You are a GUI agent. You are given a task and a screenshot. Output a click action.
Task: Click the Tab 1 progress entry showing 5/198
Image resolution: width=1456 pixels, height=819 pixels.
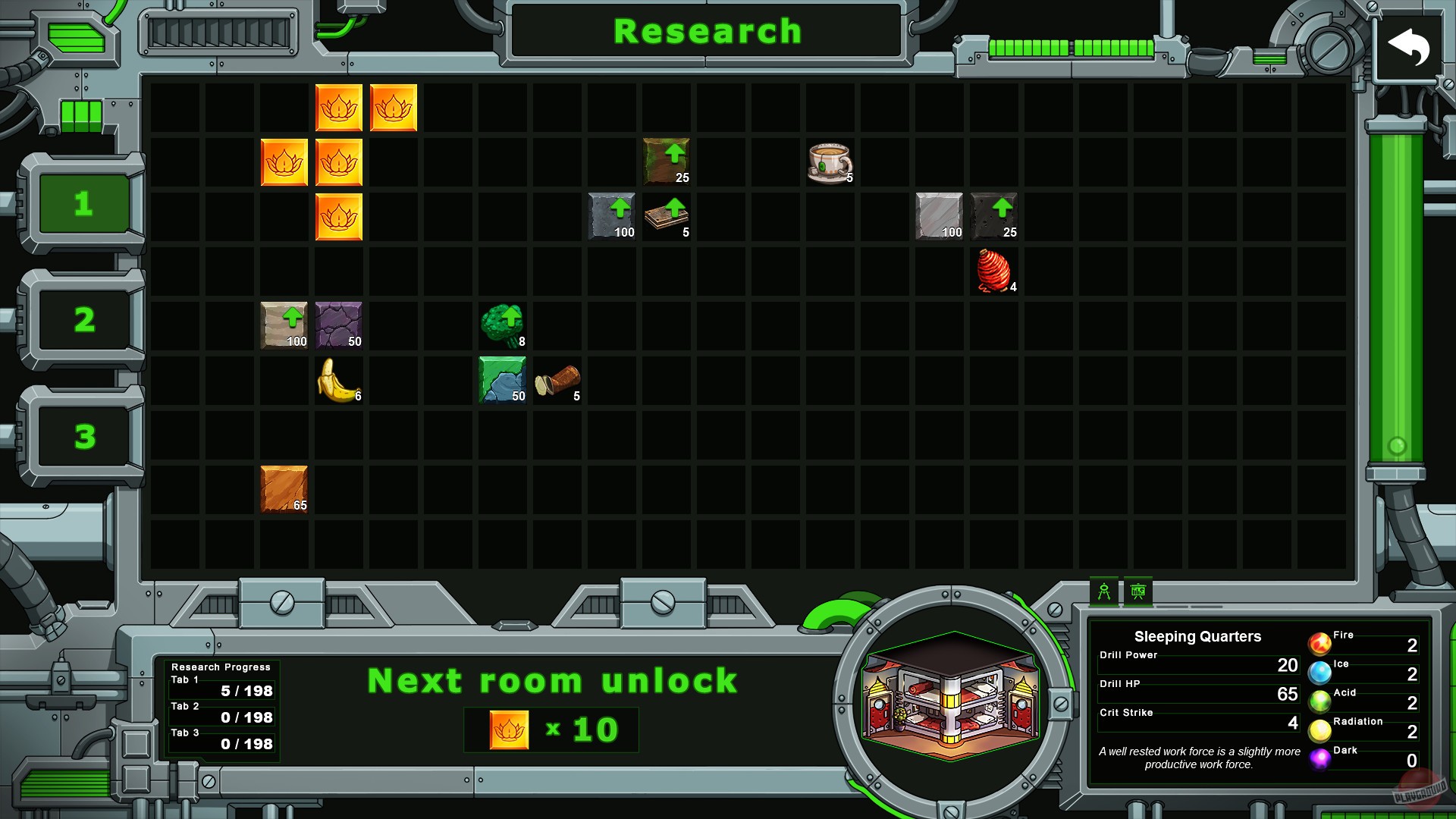221,690
